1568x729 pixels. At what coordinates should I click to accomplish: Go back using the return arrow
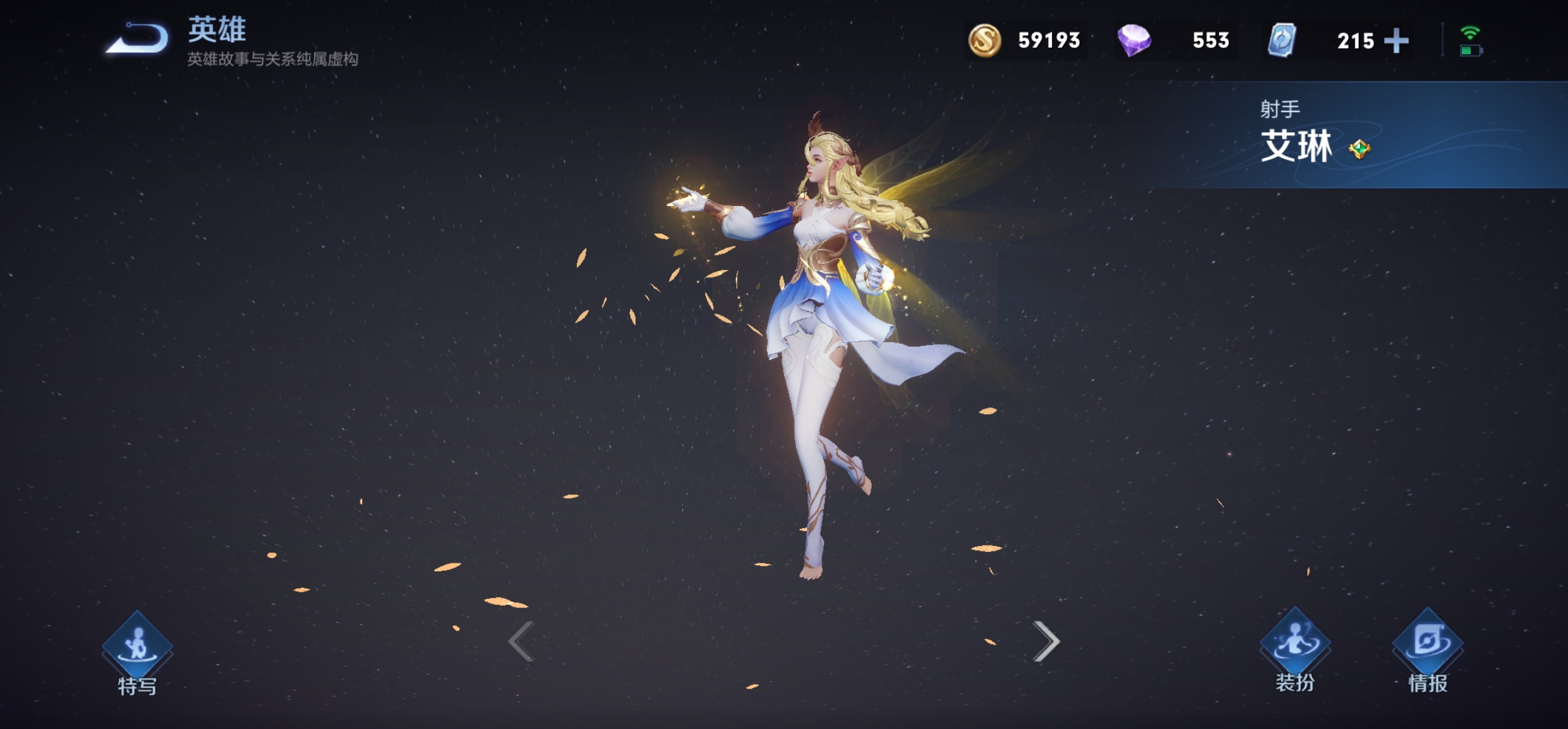(137, 39)
